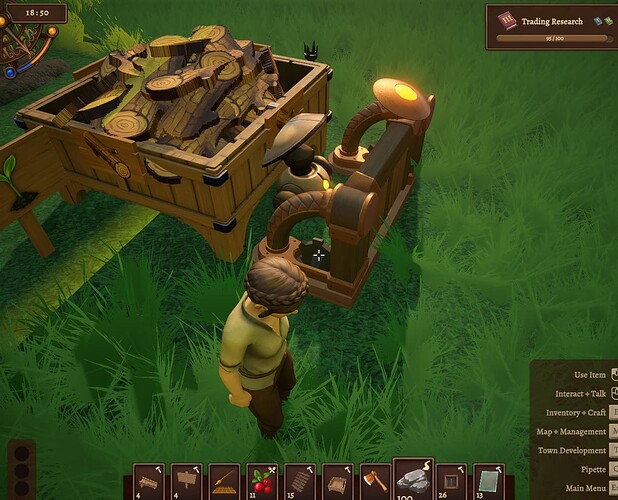
Task: Select the wooden ladder hotbar slot
Action: click(x=300, y=481)
